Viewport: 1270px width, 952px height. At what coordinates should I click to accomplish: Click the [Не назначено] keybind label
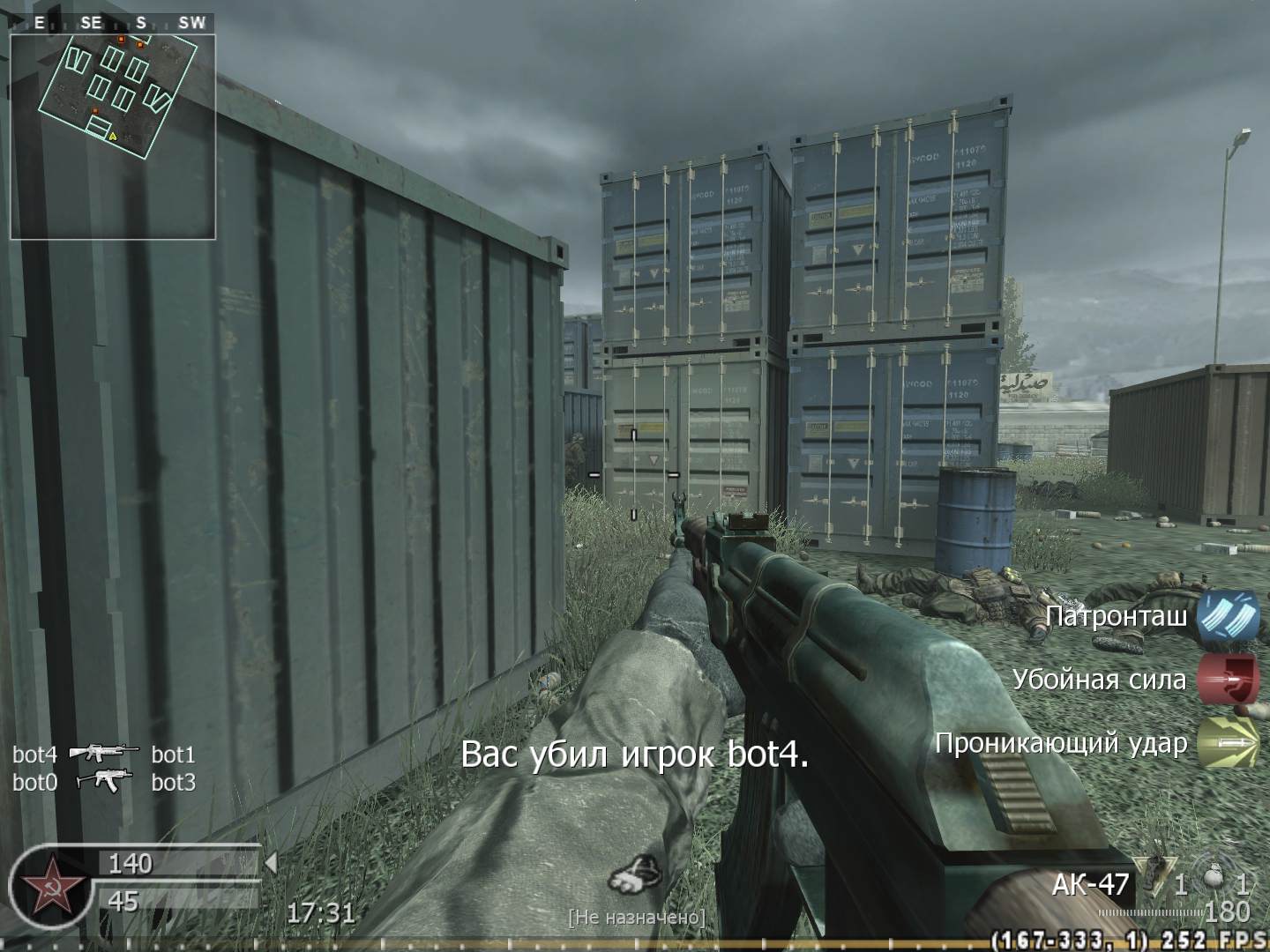pos(637,917)
